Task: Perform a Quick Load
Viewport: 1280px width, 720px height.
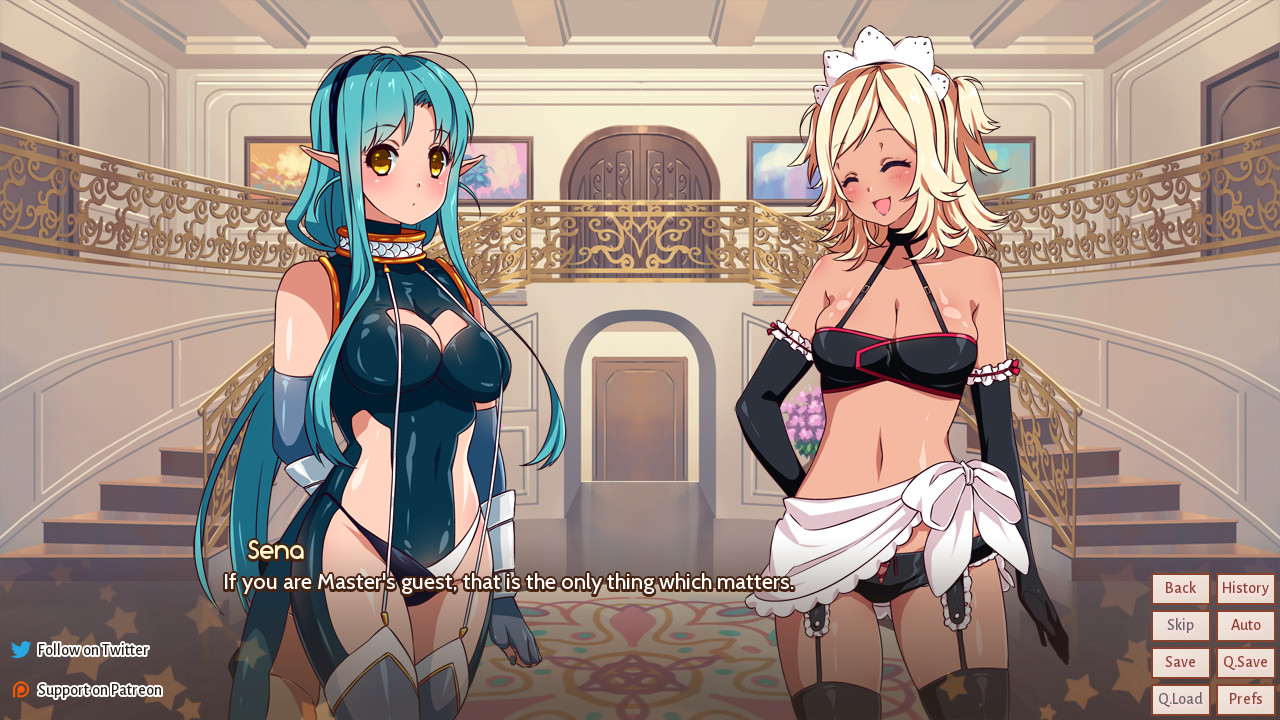Action: coord(1180,698)
